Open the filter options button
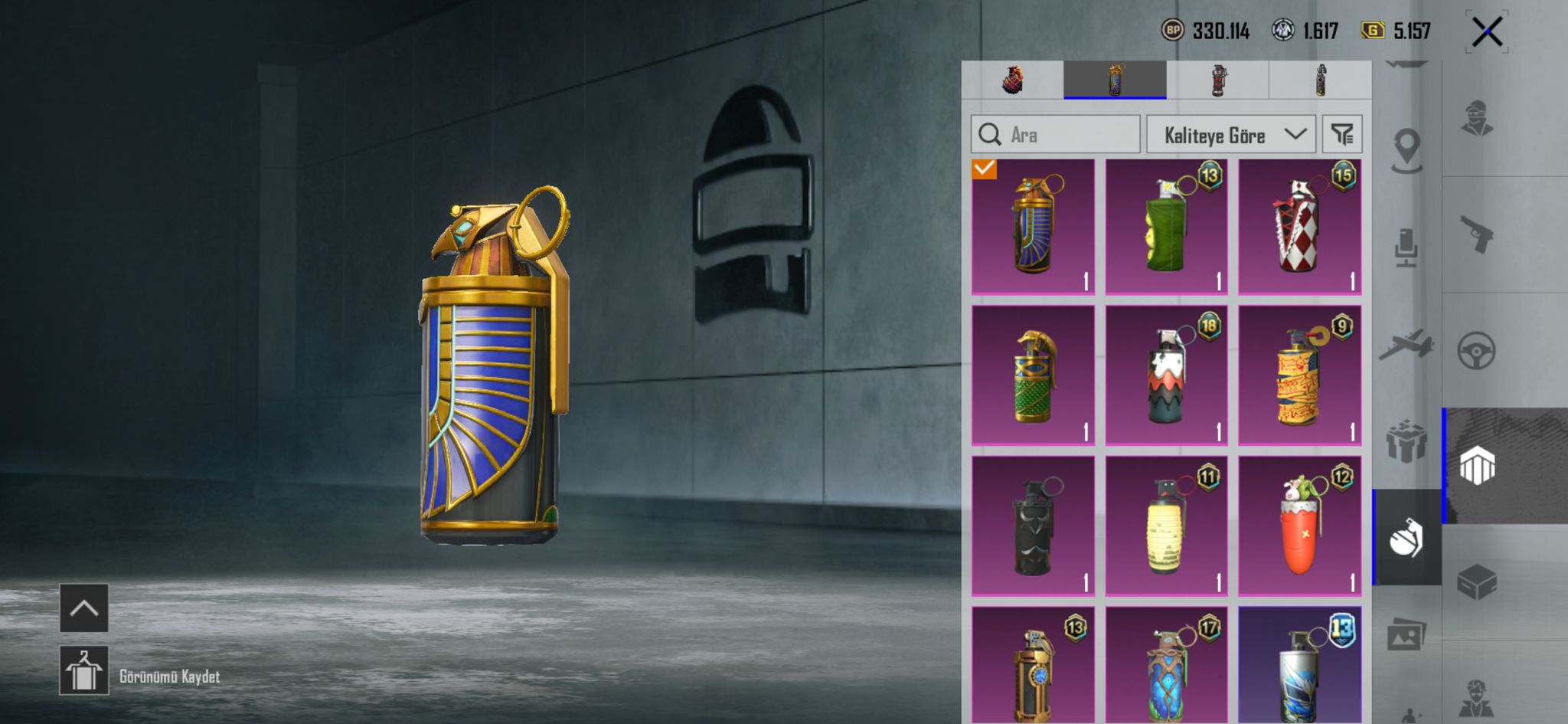1568x724 pixels. tap(1342, 135)
